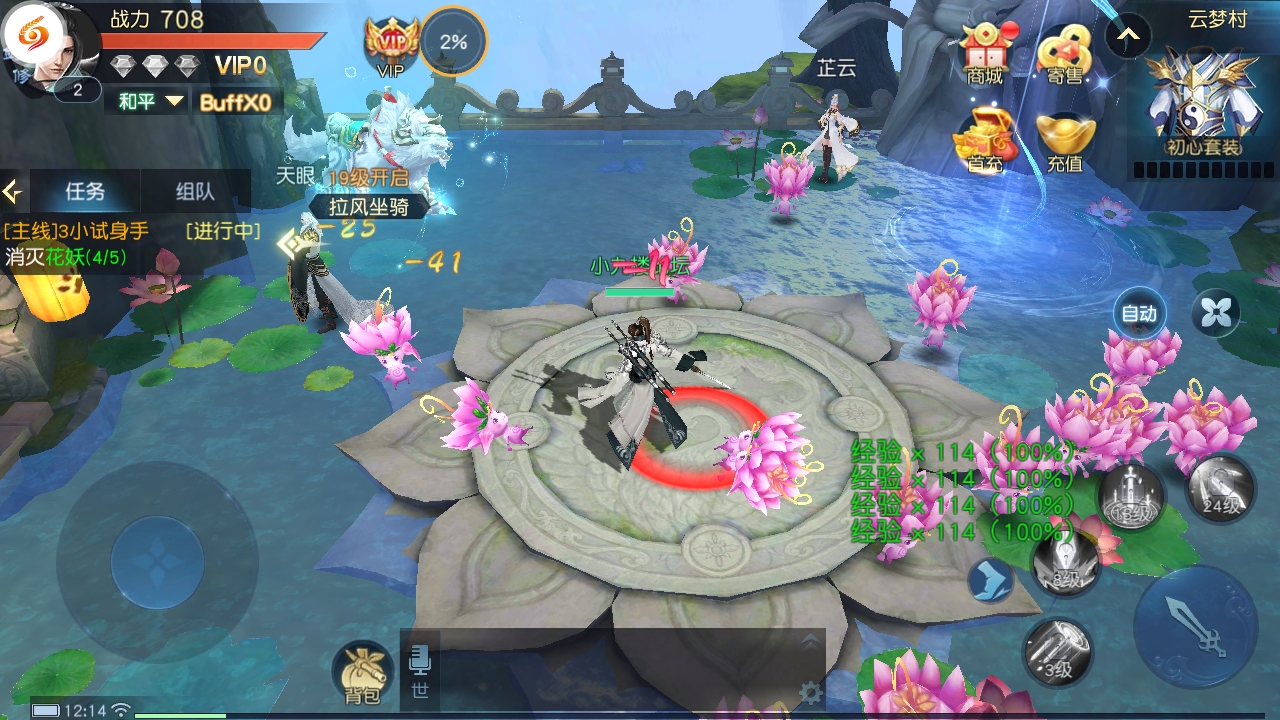The height and width of the screenshot is (720, 1280).
Task: Tap the chat microphone icon
Action: 419,660
